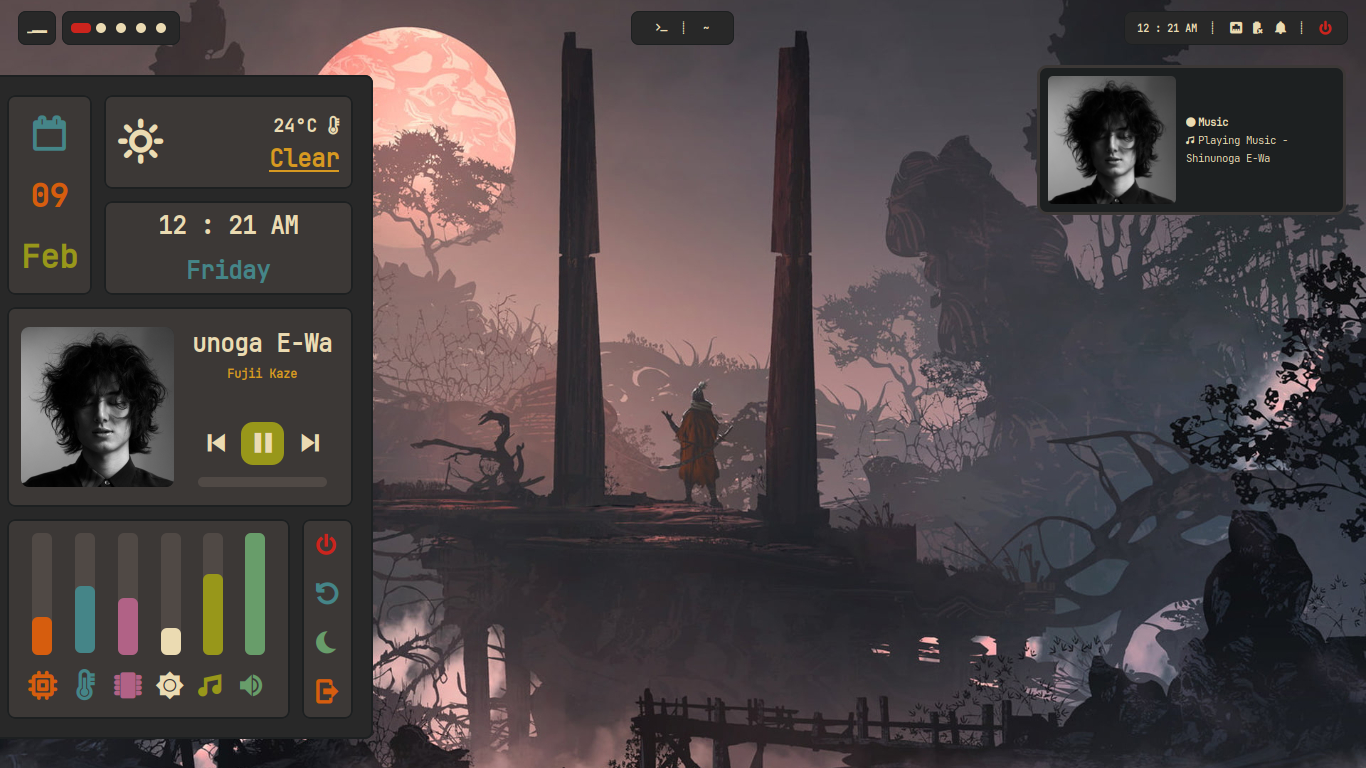Click the Clear weather label
1366x768 pixels.
pos(304,158)
